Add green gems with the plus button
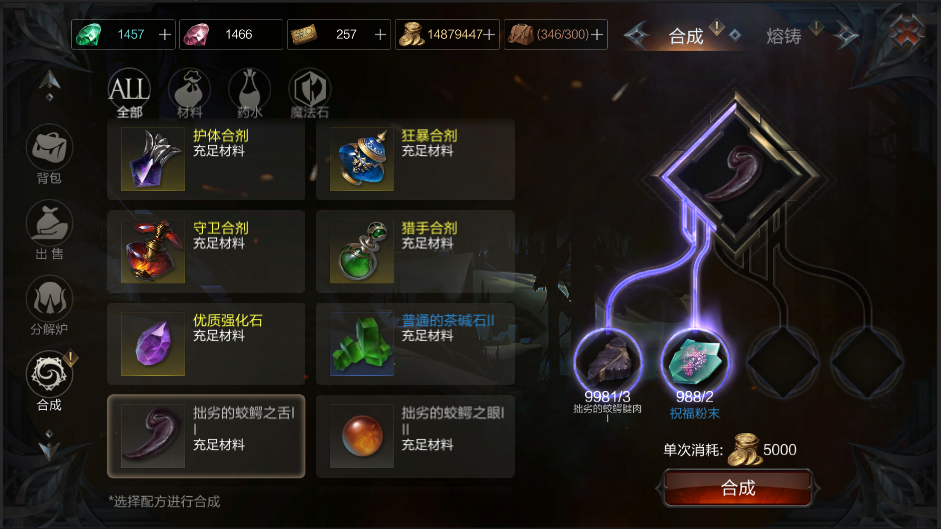 (x=165, y=34)
